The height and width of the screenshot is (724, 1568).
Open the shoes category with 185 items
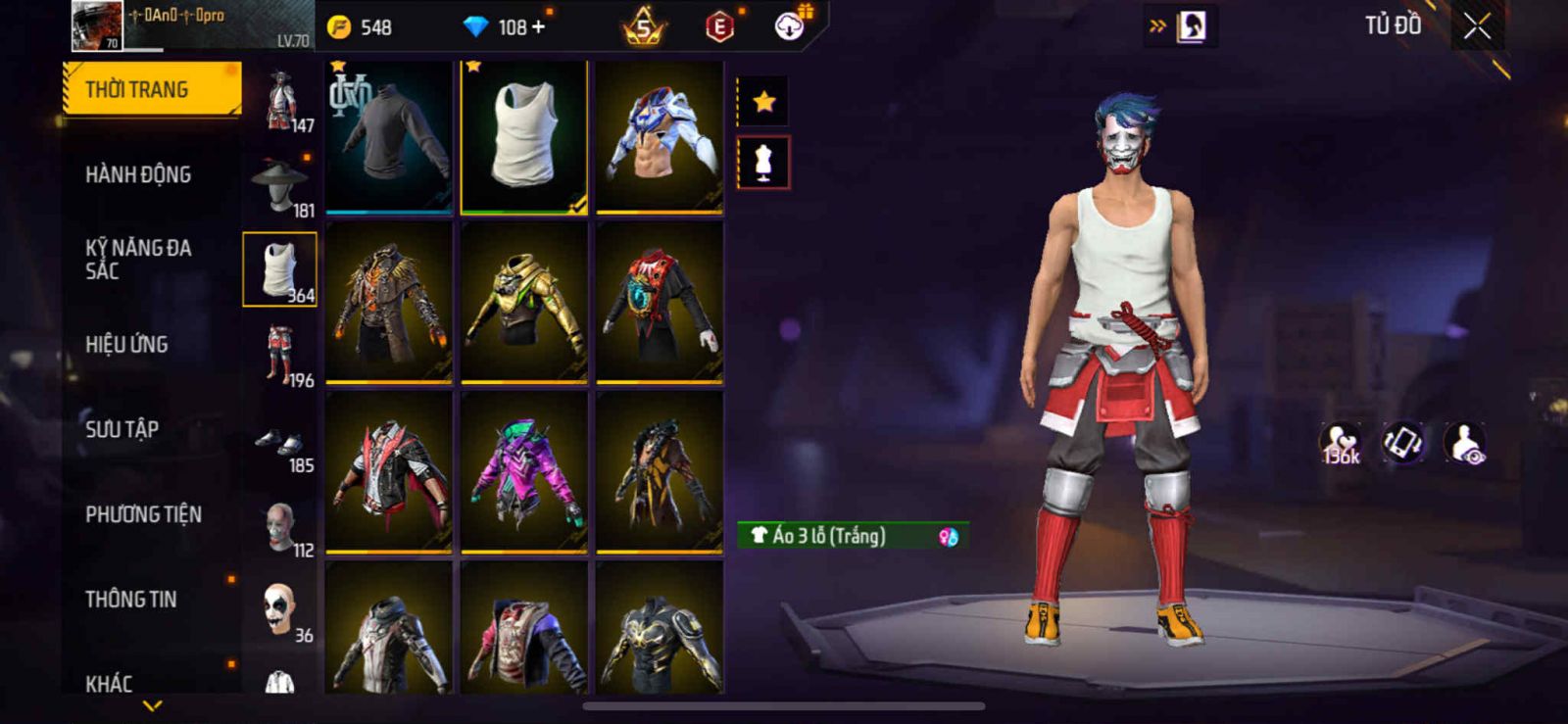(x=280, y=446)
